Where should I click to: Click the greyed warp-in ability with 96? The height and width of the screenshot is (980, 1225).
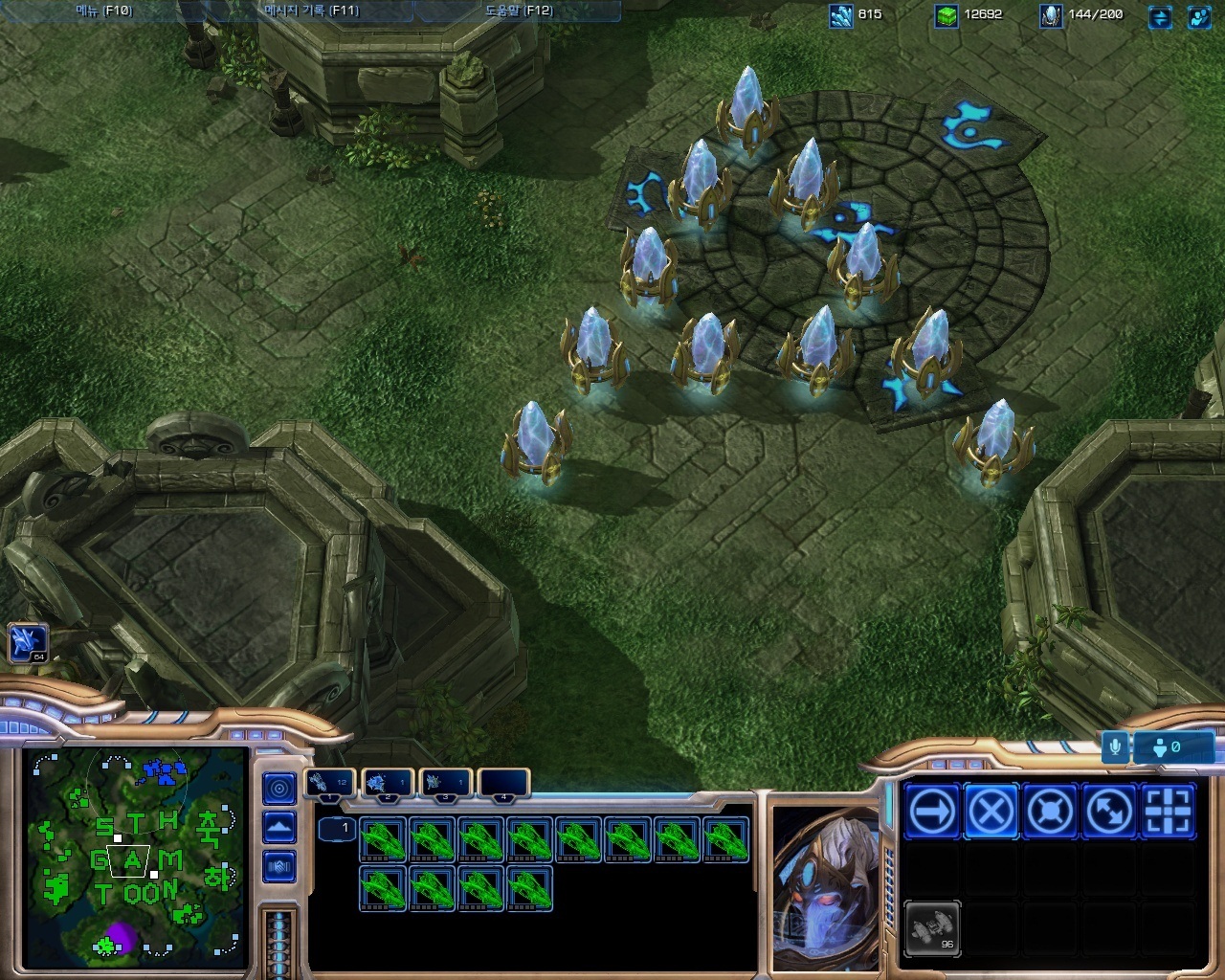pyautogui.click(x=931, y=928)
